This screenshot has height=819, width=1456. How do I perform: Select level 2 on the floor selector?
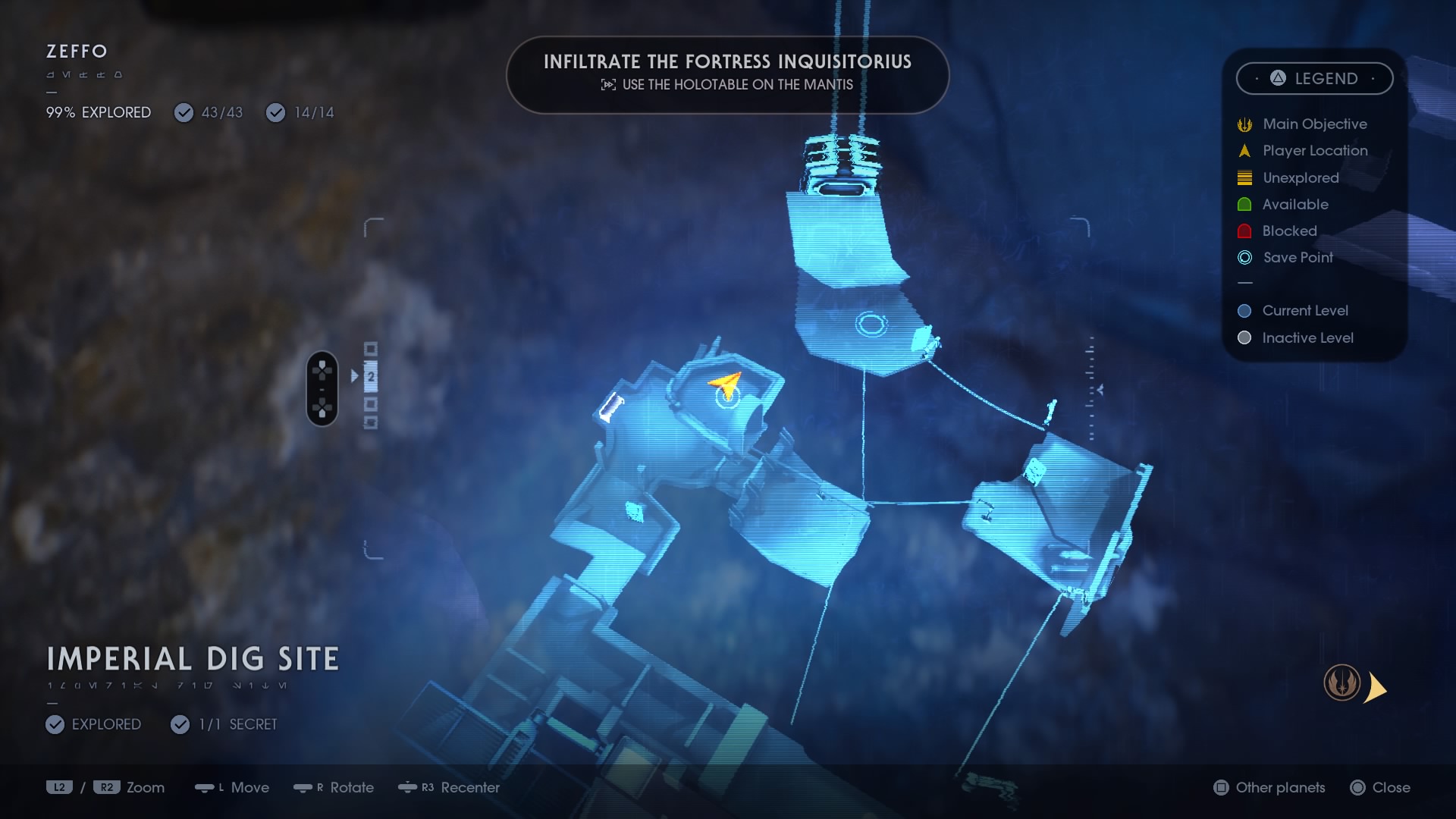(370, 375)
